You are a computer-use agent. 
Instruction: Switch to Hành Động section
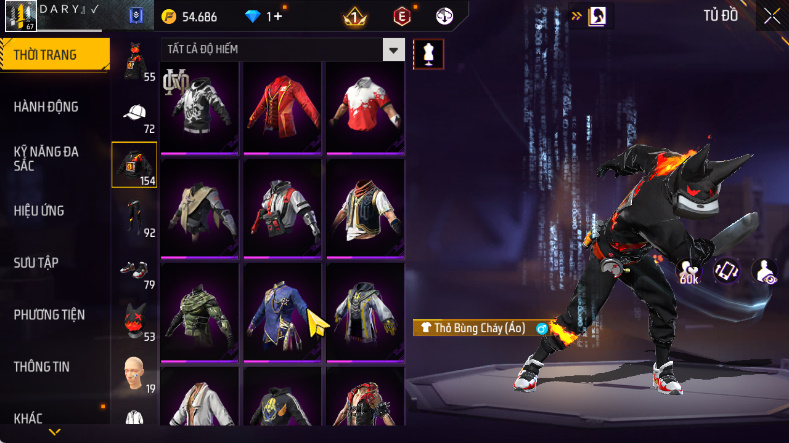pyautogui.click(x=46, y=107)
